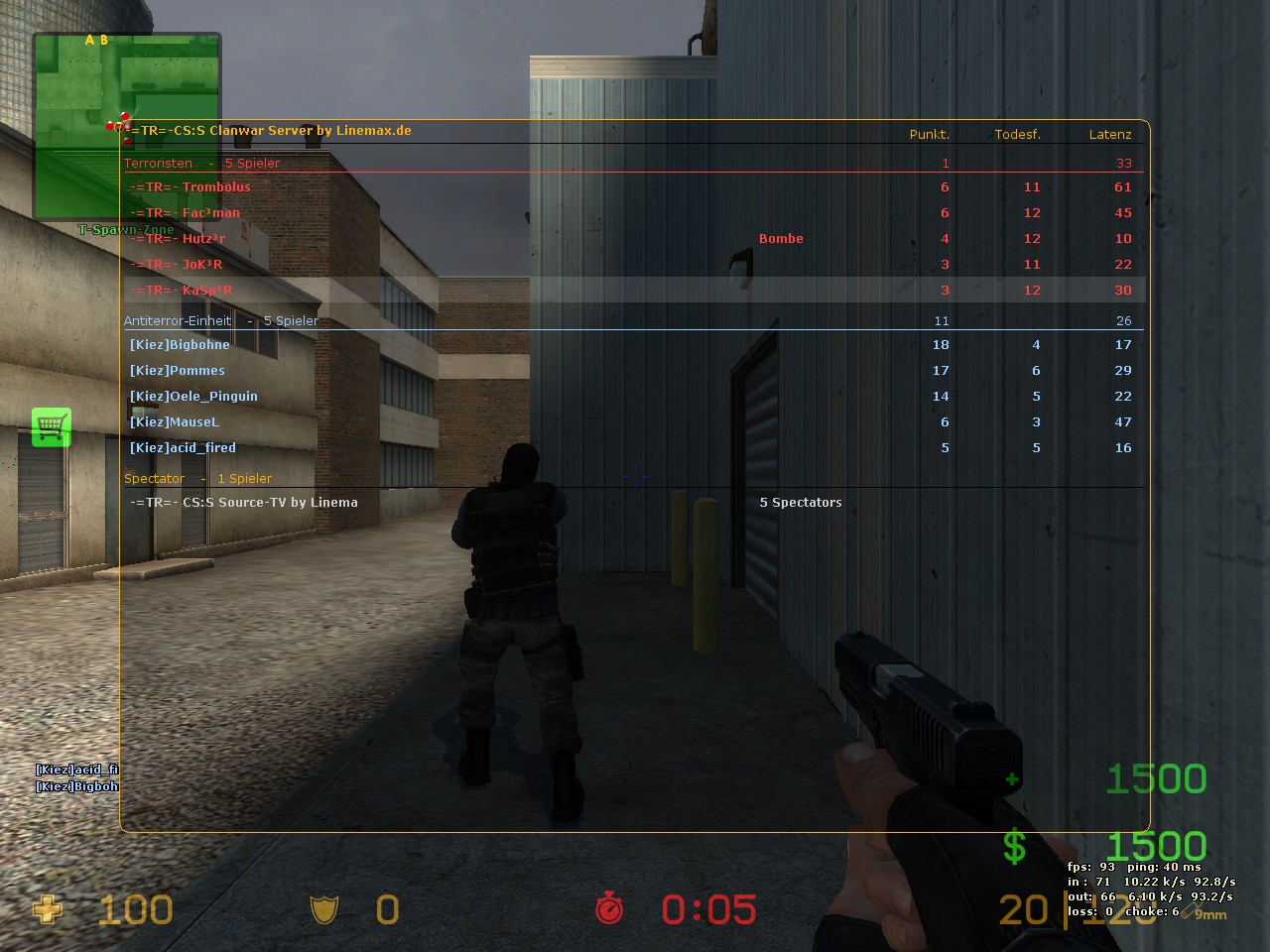Click the Antiterror-Einheit team header

click(x=178, y=321)
